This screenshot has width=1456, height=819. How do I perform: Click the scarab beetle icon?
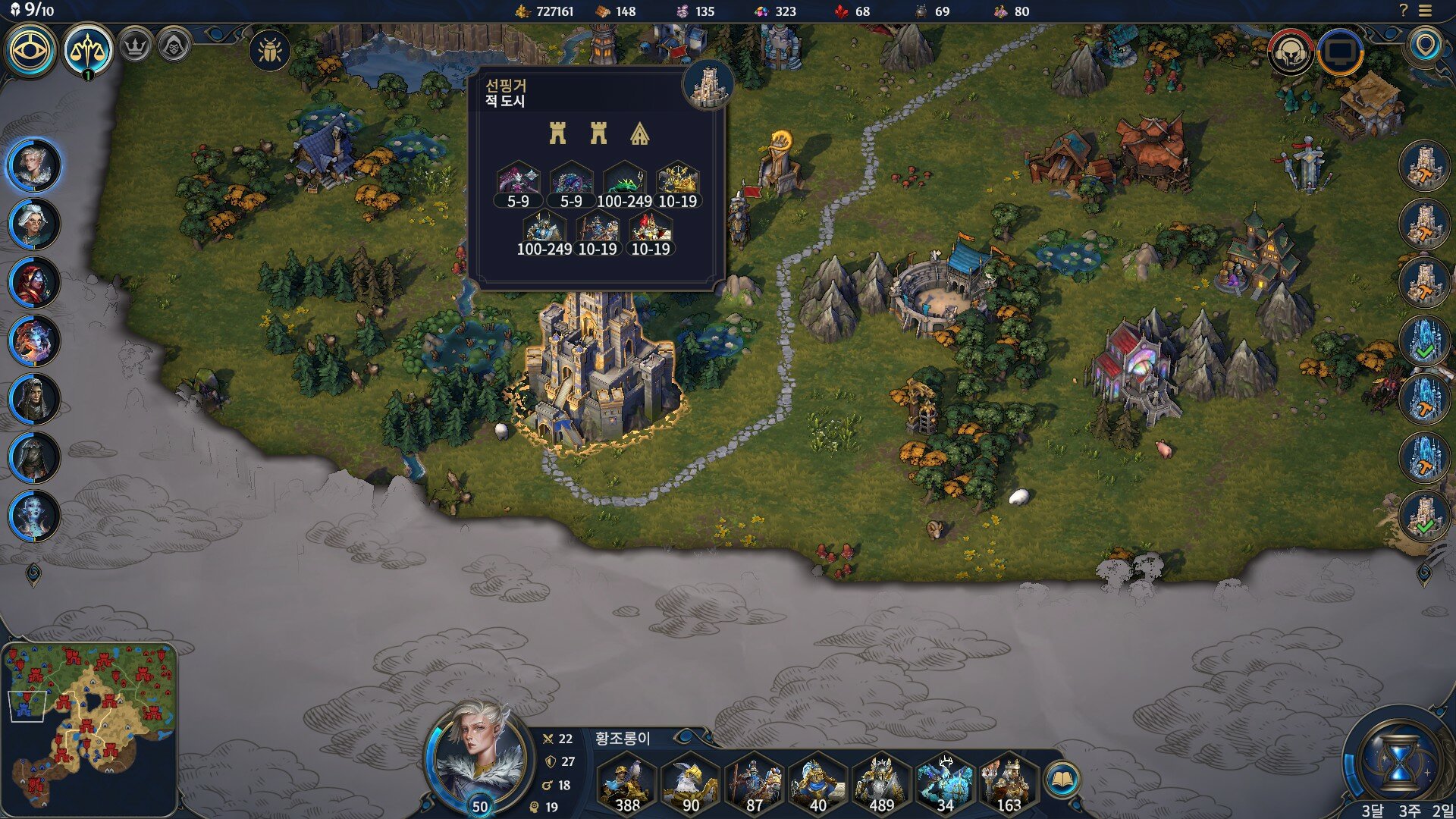click(269, 51)
